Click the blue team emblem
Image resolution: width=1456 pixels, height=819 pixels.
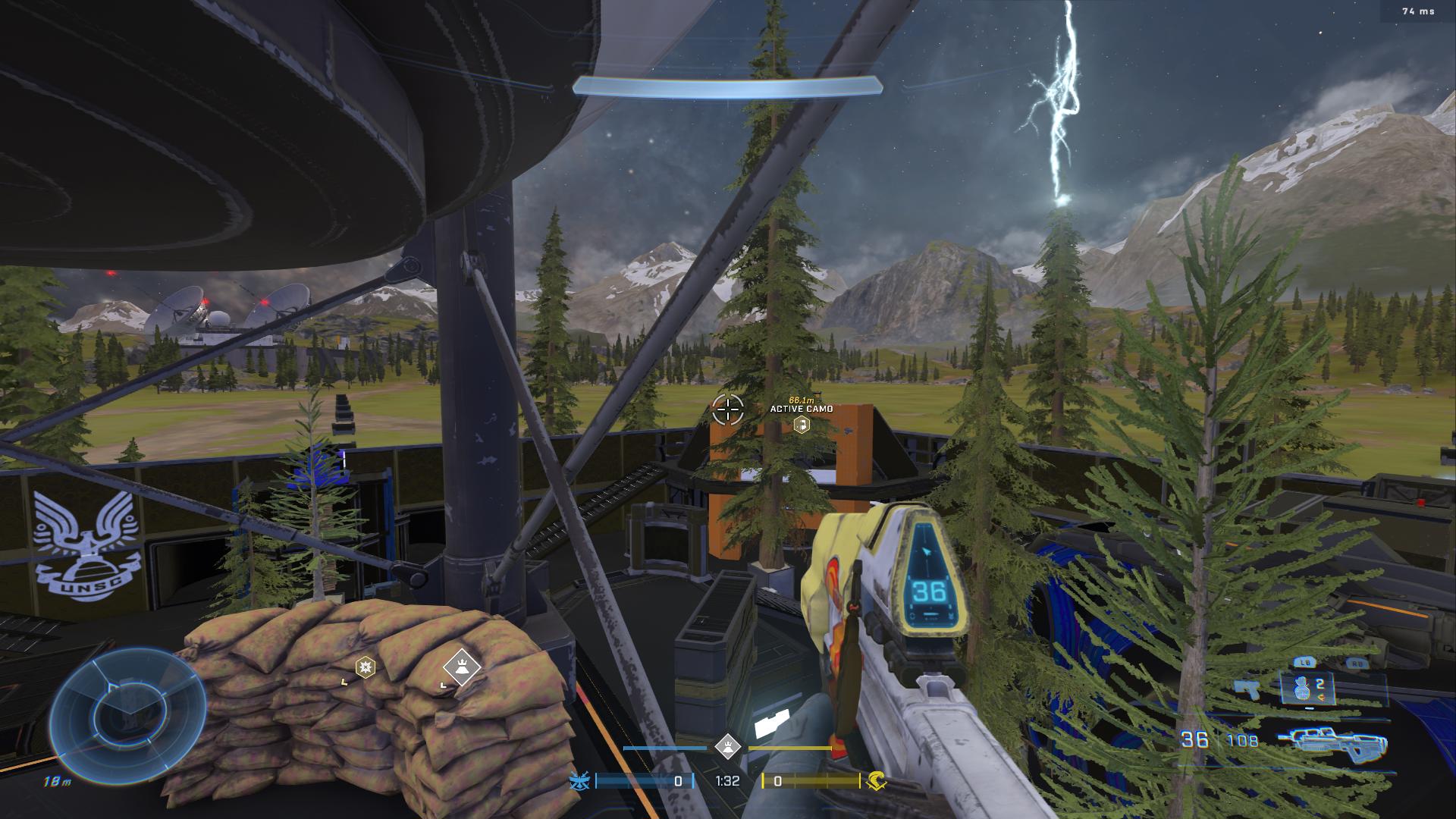[580, 780]
